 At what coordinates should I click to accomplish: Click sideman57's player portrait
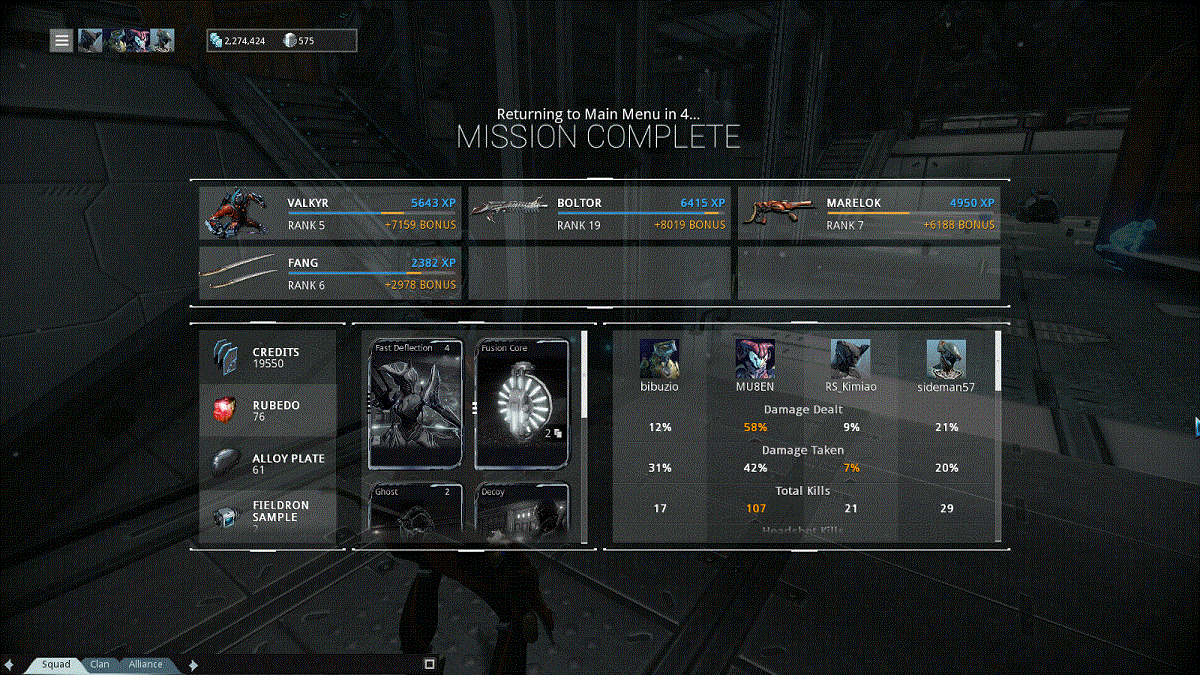pos(946,359)
